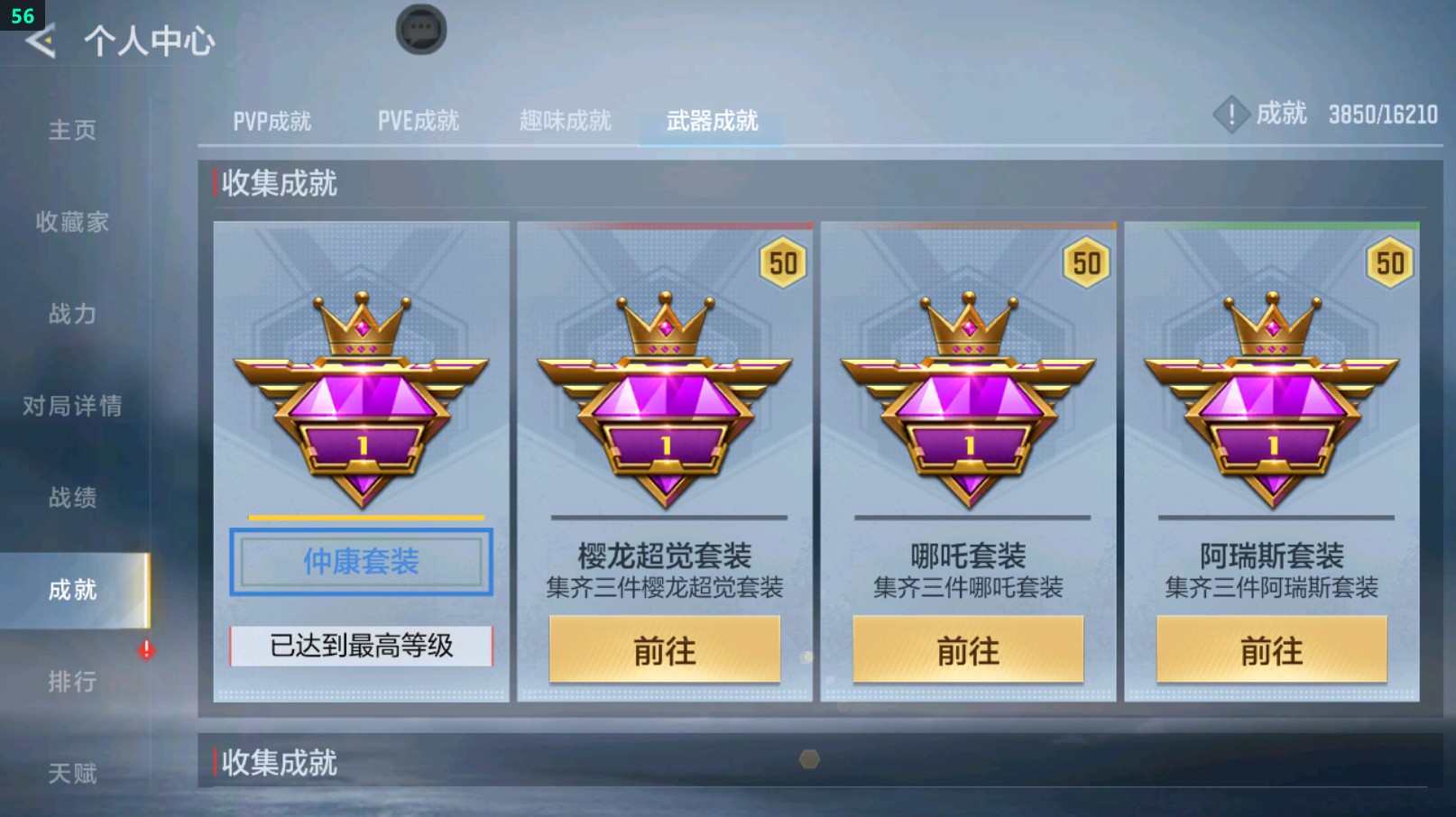Expand the lower 收集成就 section
The width and height of the screenshot is (1456, 817).
click(277, 763)
